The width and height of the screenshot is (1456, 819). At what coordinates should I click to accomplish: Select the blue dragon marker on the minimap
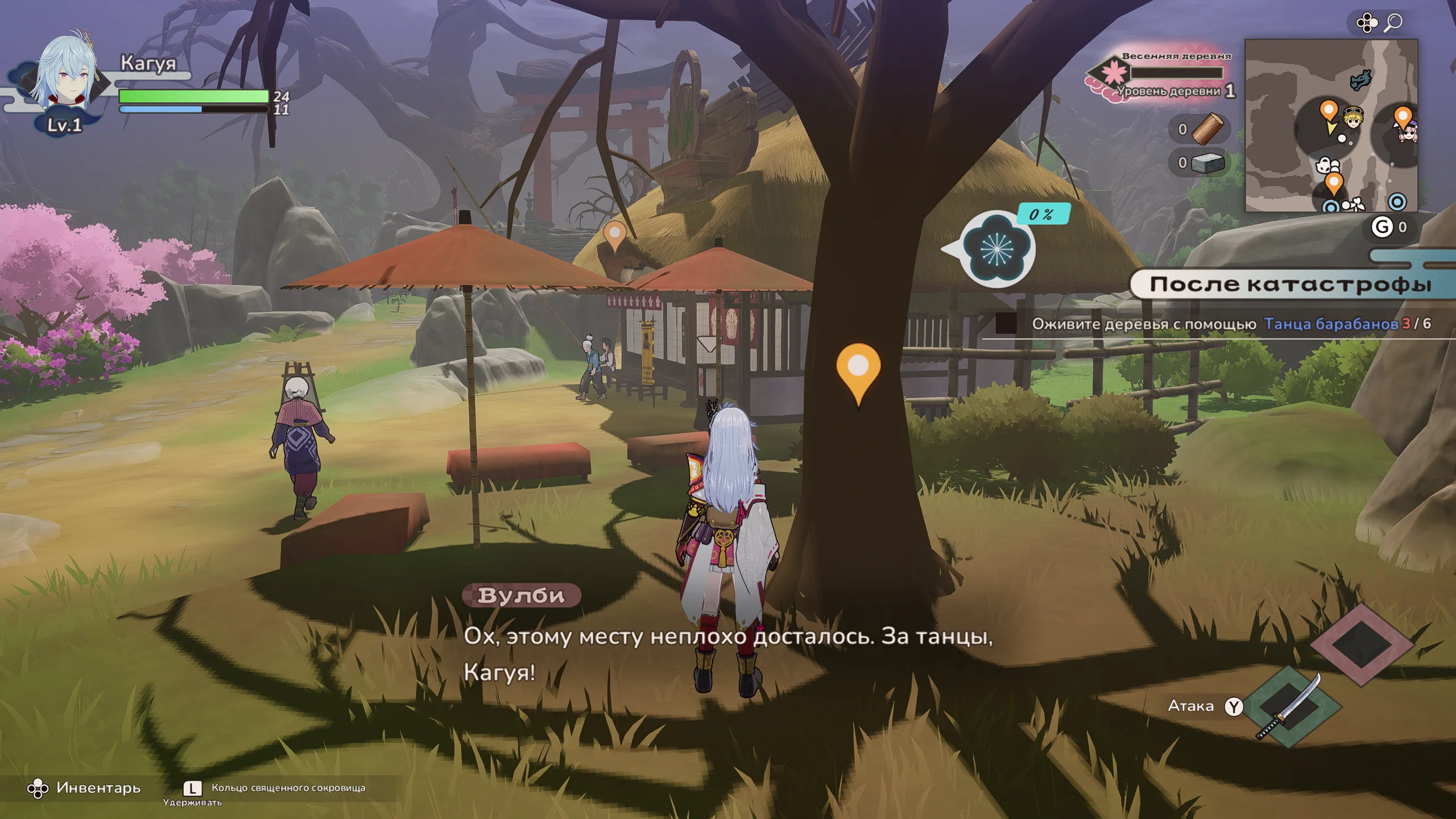pyautogui.click(x=1360, y=80)
